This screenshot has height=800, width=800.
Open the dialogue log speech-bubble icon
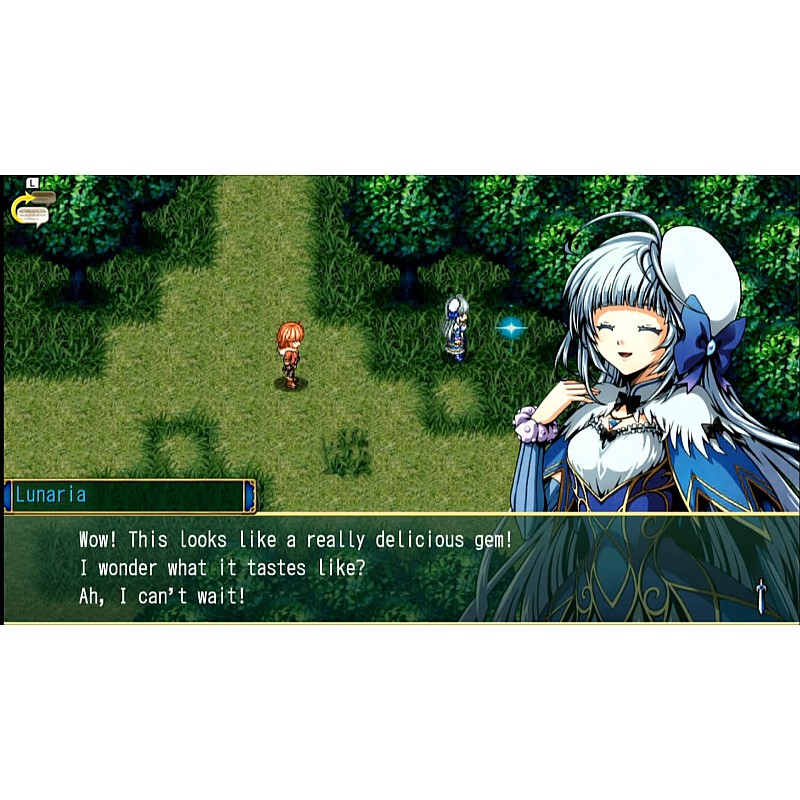[x=33, y=206]
